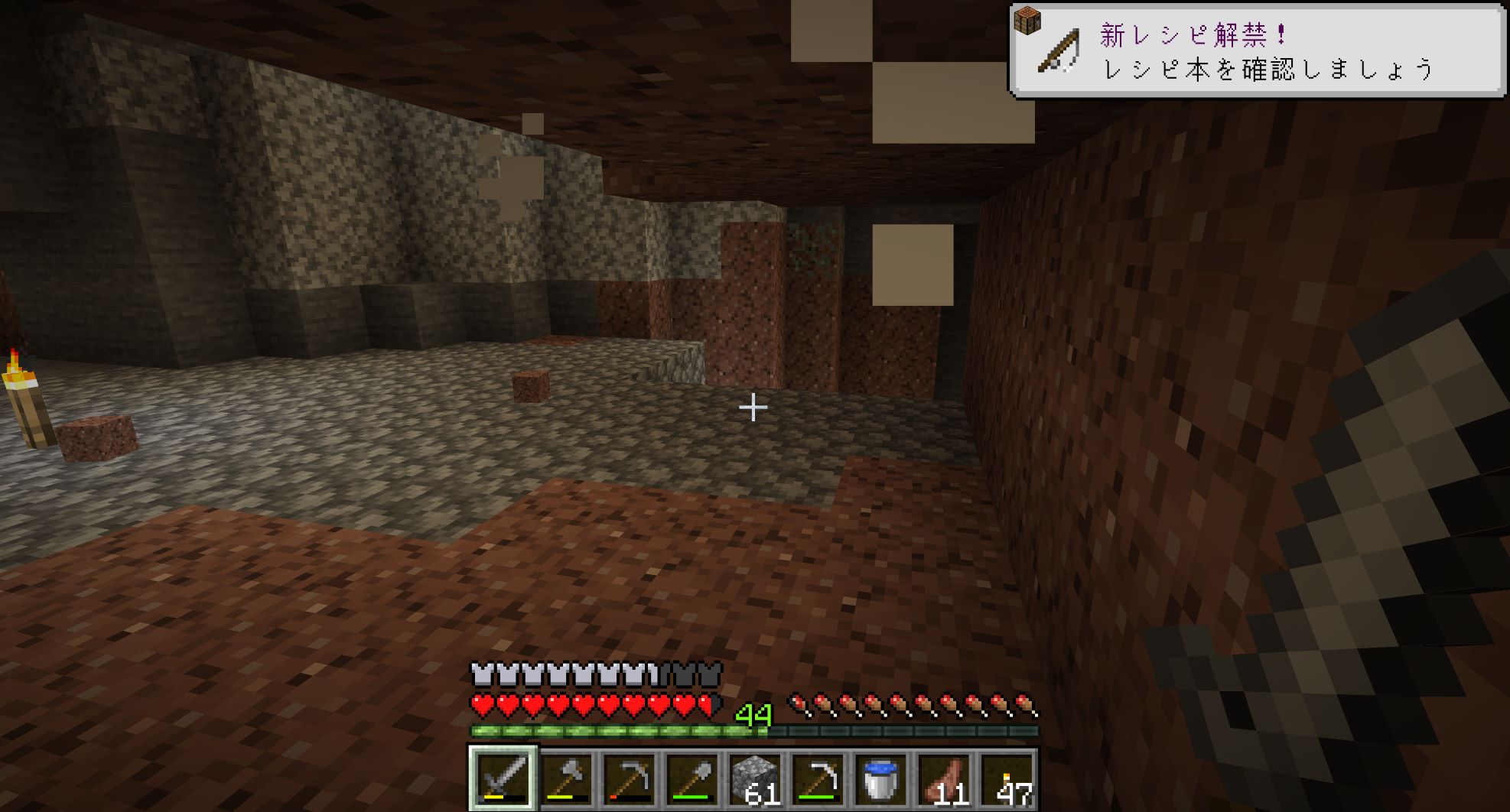Switch to the torch stack of 47
Screen dimensions: 1510x812
click(x=1006, y=778)
